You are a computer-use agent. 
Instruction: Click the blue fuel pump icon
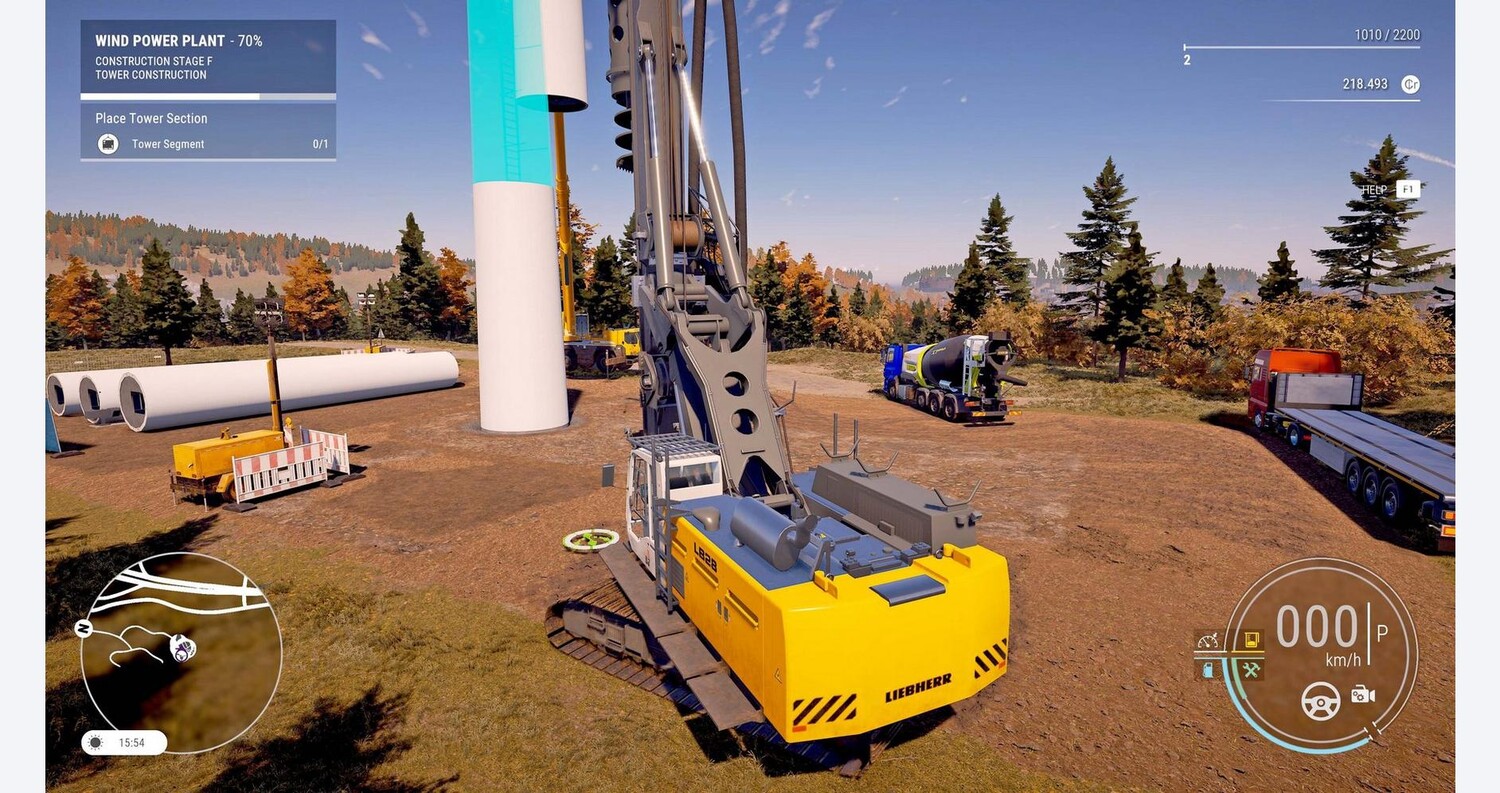point(1208,669)
